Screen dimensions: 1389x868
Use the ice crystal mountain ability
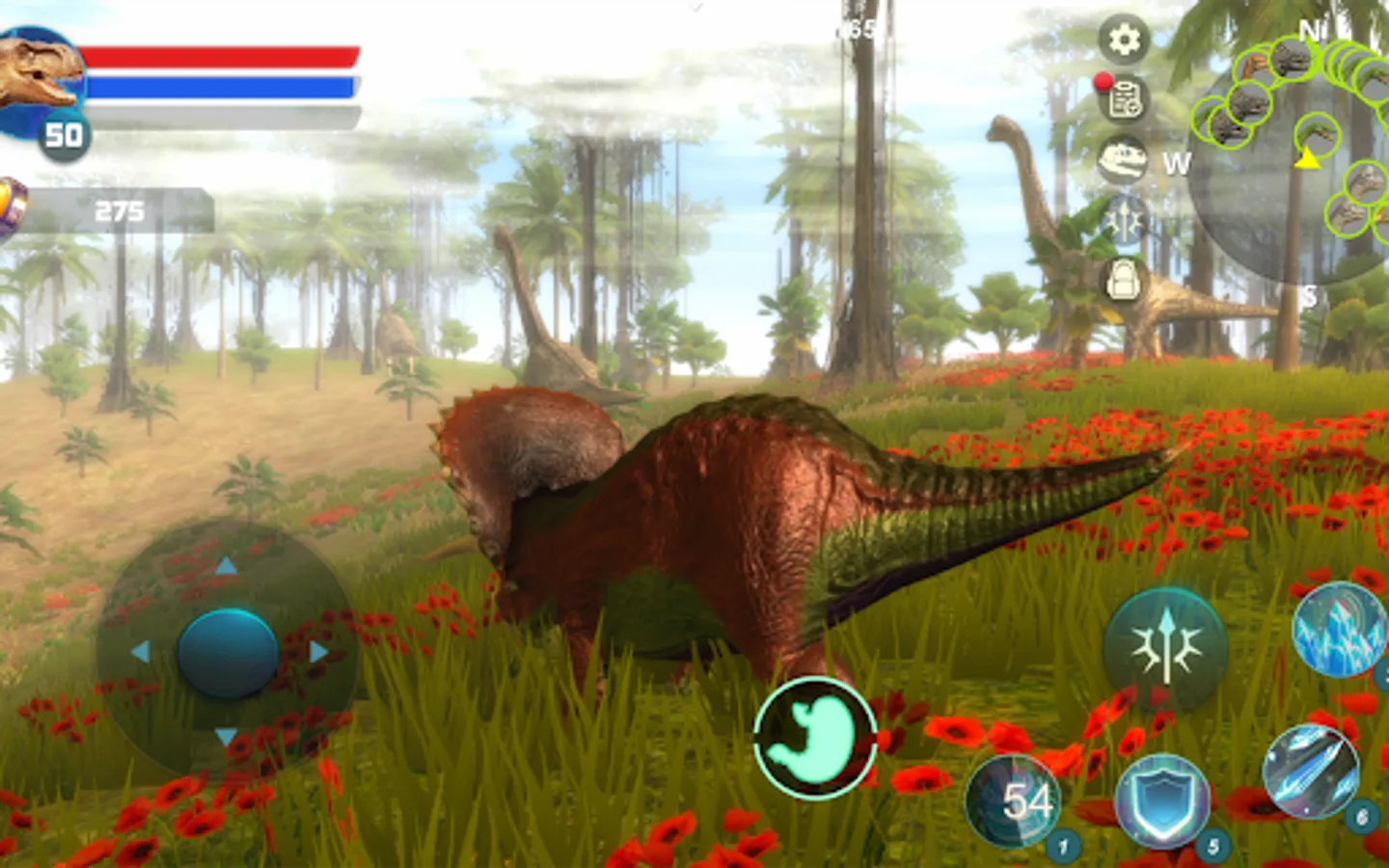point(1340,629)
